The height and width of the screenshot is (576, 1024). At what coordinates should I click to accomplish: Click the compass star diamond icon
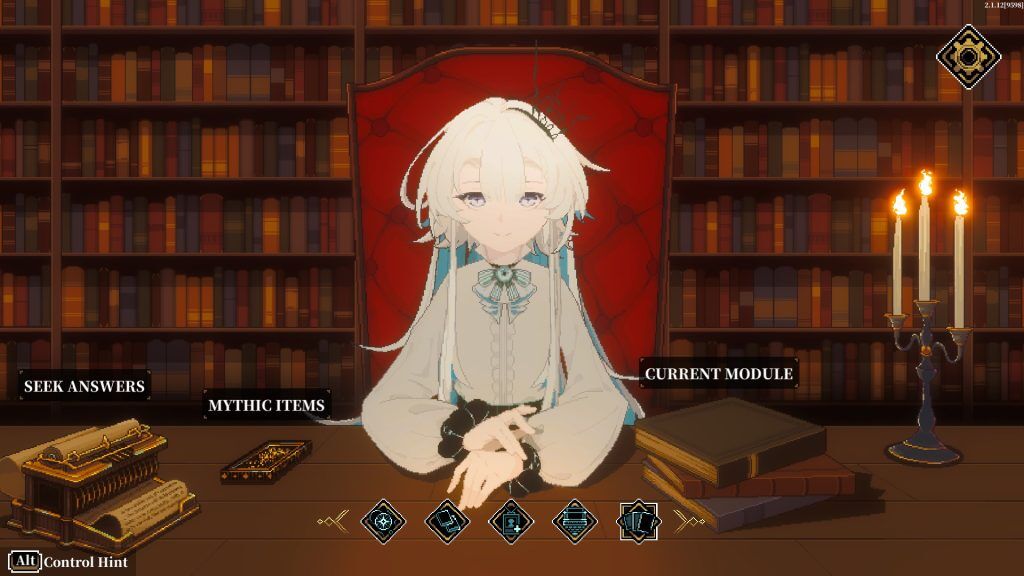pyautogui.click(x=383, y=521)
